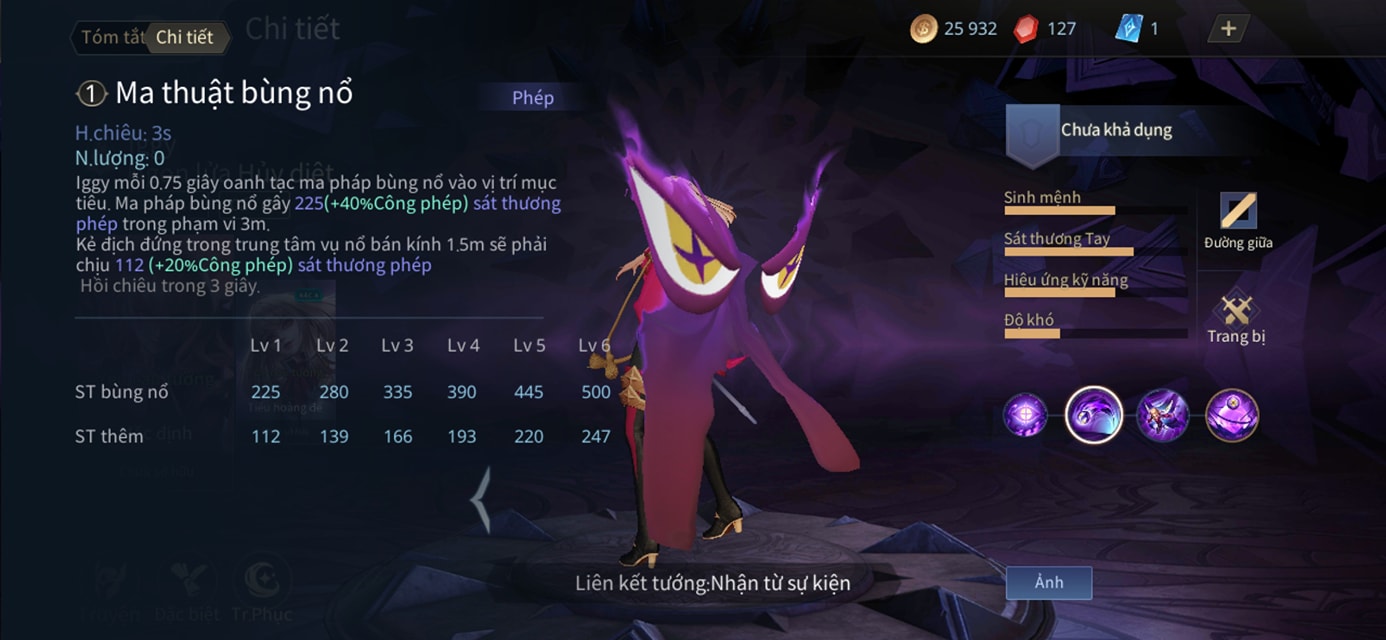Open the Trang bị equipment builds
Screen dimensions: 1386x640
(1236, 318)
